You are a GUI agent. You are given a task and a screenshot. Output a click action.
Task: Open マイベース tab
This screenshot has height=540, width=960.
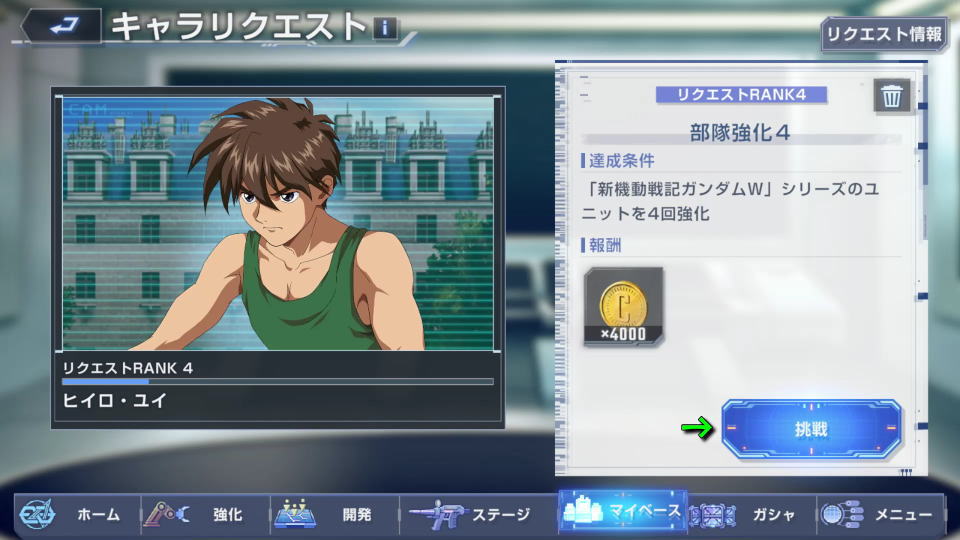[x=622, y=512]
